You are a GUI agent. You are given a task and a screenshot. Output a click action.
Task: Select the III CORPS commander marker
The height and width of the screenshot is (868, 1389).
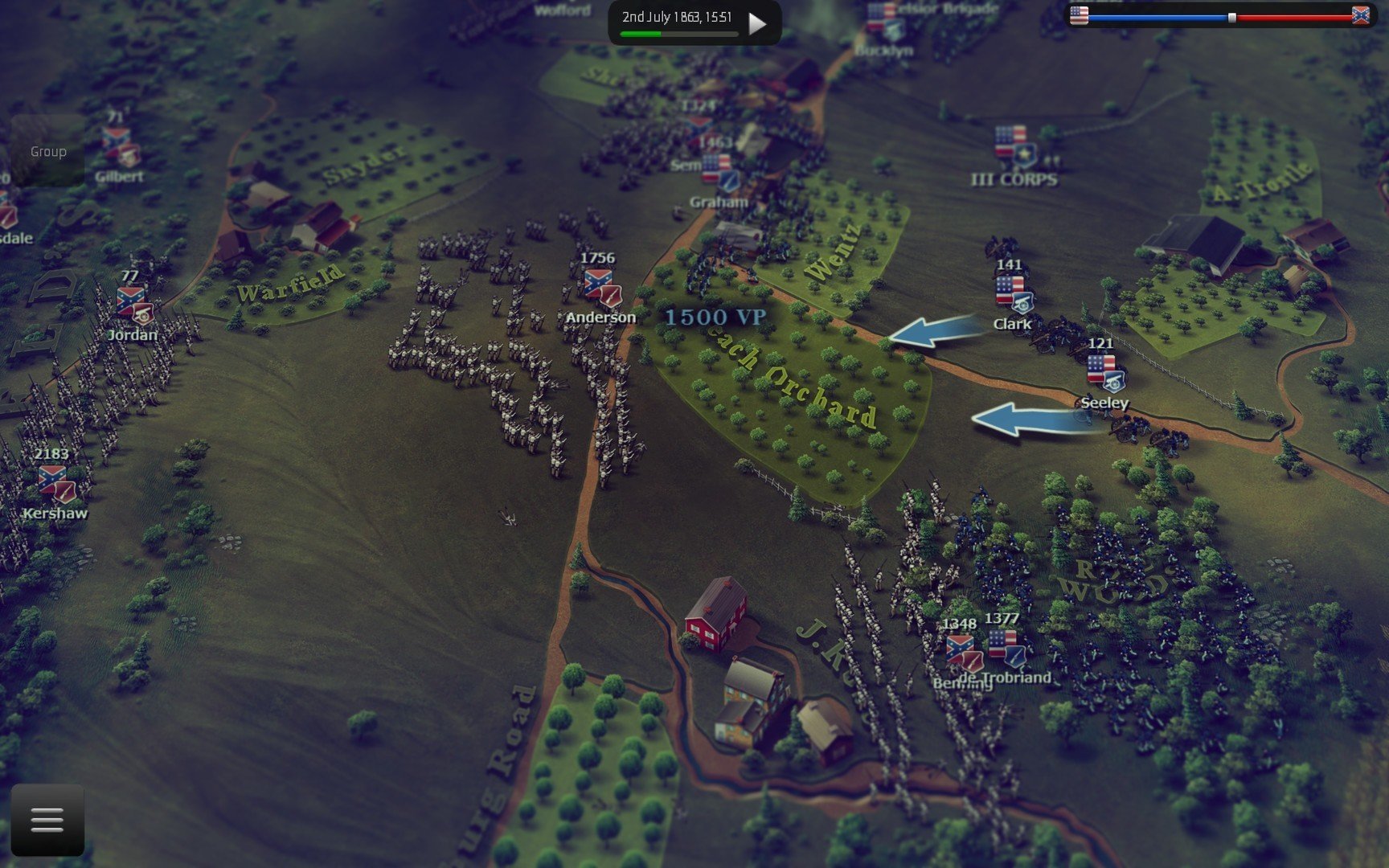coord(1014,146)
